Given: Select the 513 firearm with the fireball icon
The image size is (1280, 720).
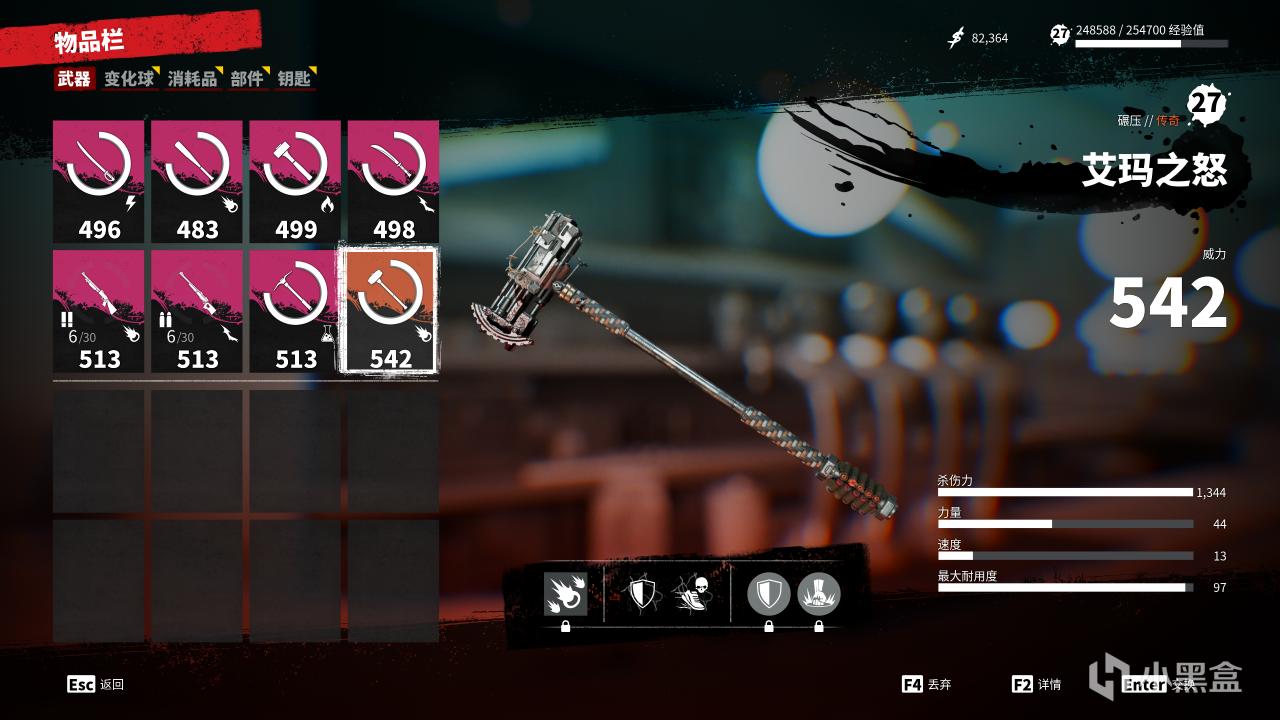Looking at the screenshot, I should (99, 311).
